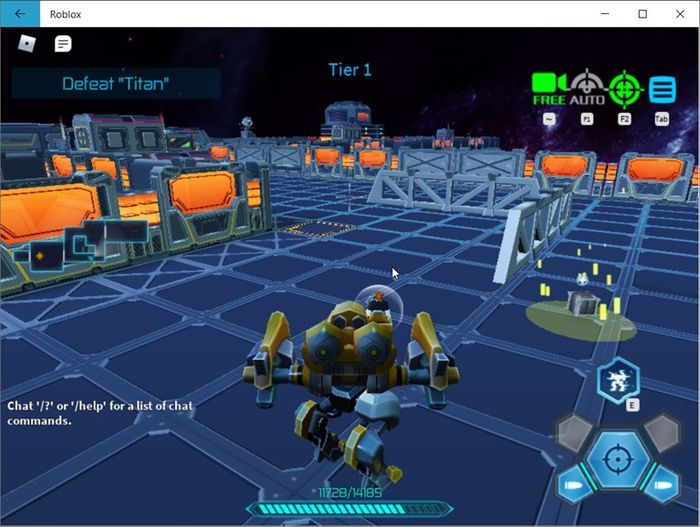The height and width of the screenshot is (527, 700).
Task: Select the Defeat "Titan" objective banner
Action: [115, 84]
